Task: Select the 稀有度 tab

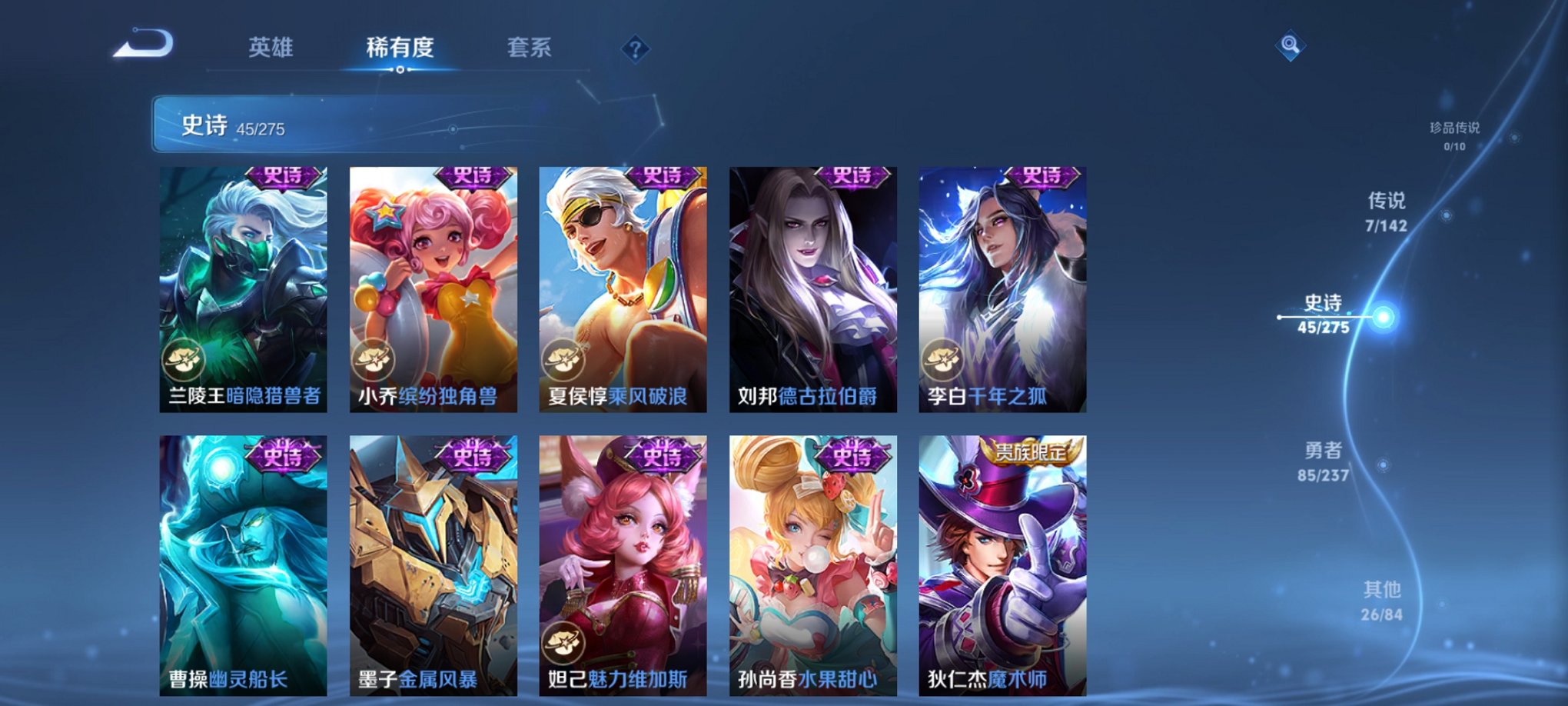Action: 401,46
